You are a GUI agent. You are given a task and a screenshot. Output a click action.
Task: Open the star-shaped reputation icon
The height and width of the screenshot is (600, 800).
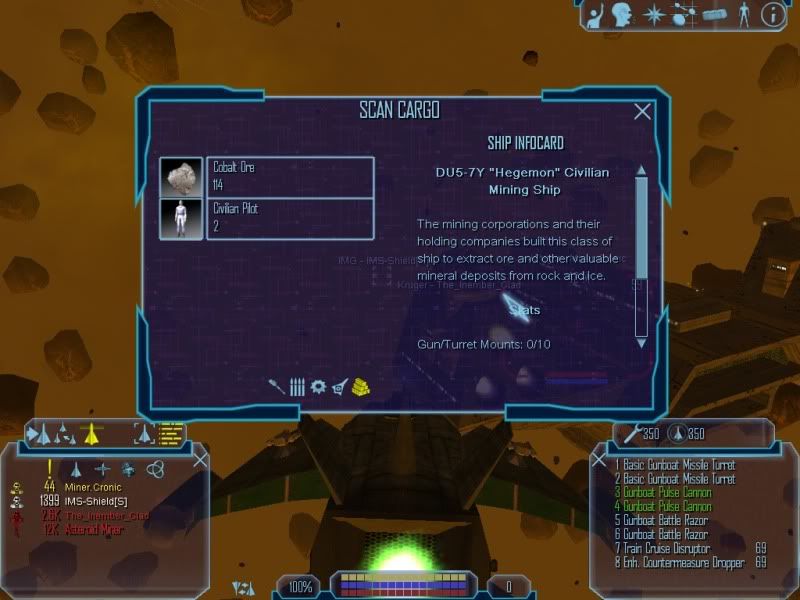click(x=654, y=15)
